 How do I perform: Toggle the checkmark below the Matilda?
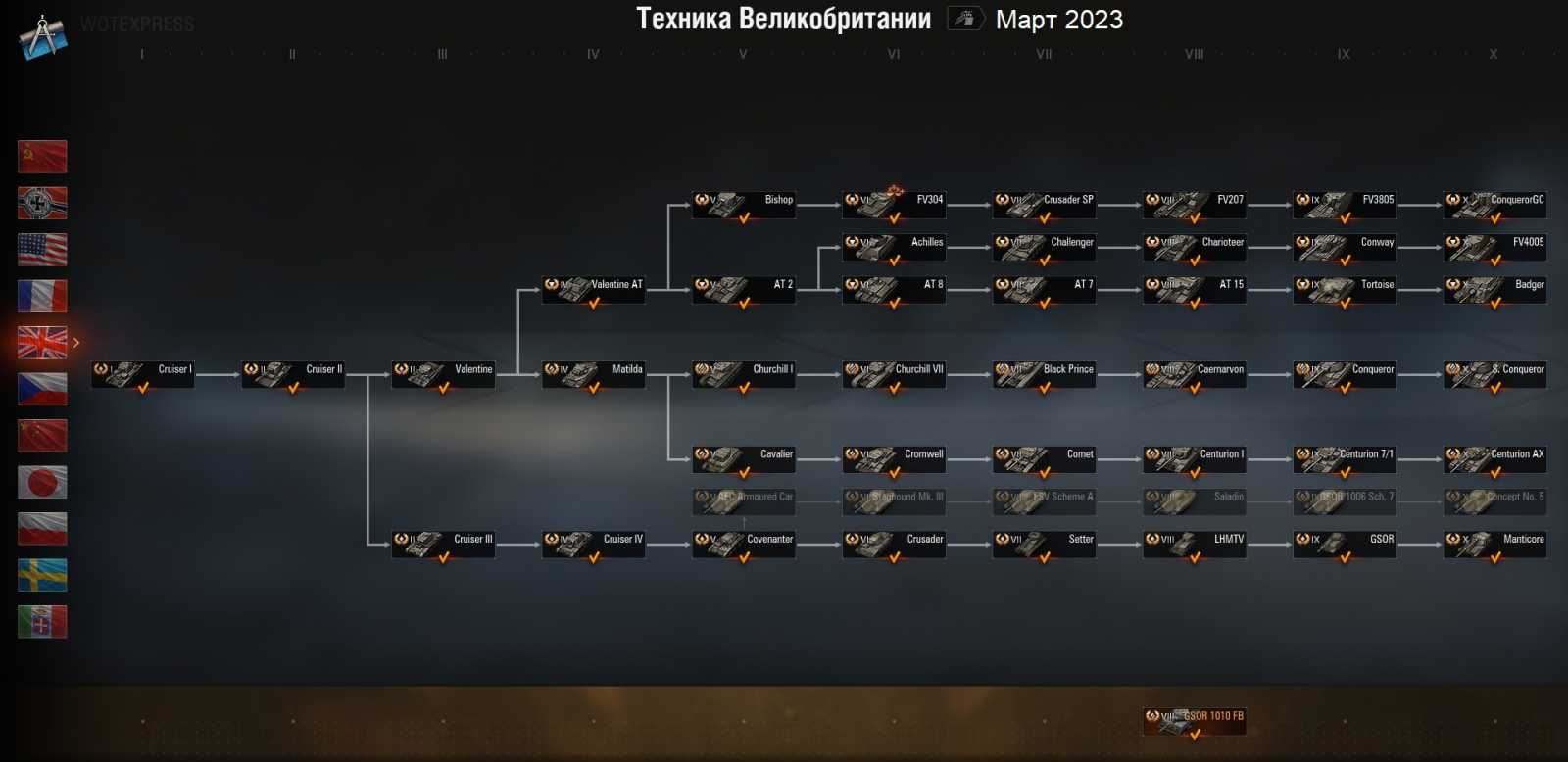click(x=594, y=387)
